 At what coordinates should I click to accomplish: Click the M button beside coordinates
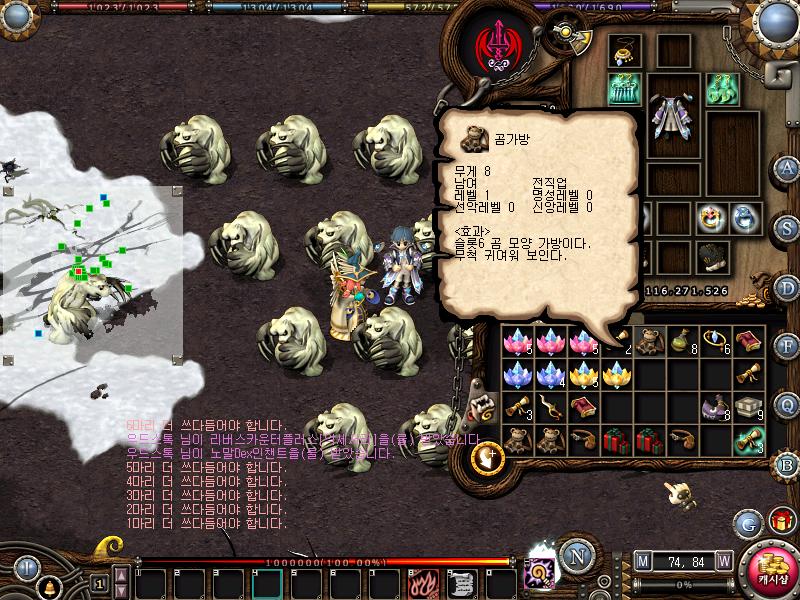[x=642, y=560]
